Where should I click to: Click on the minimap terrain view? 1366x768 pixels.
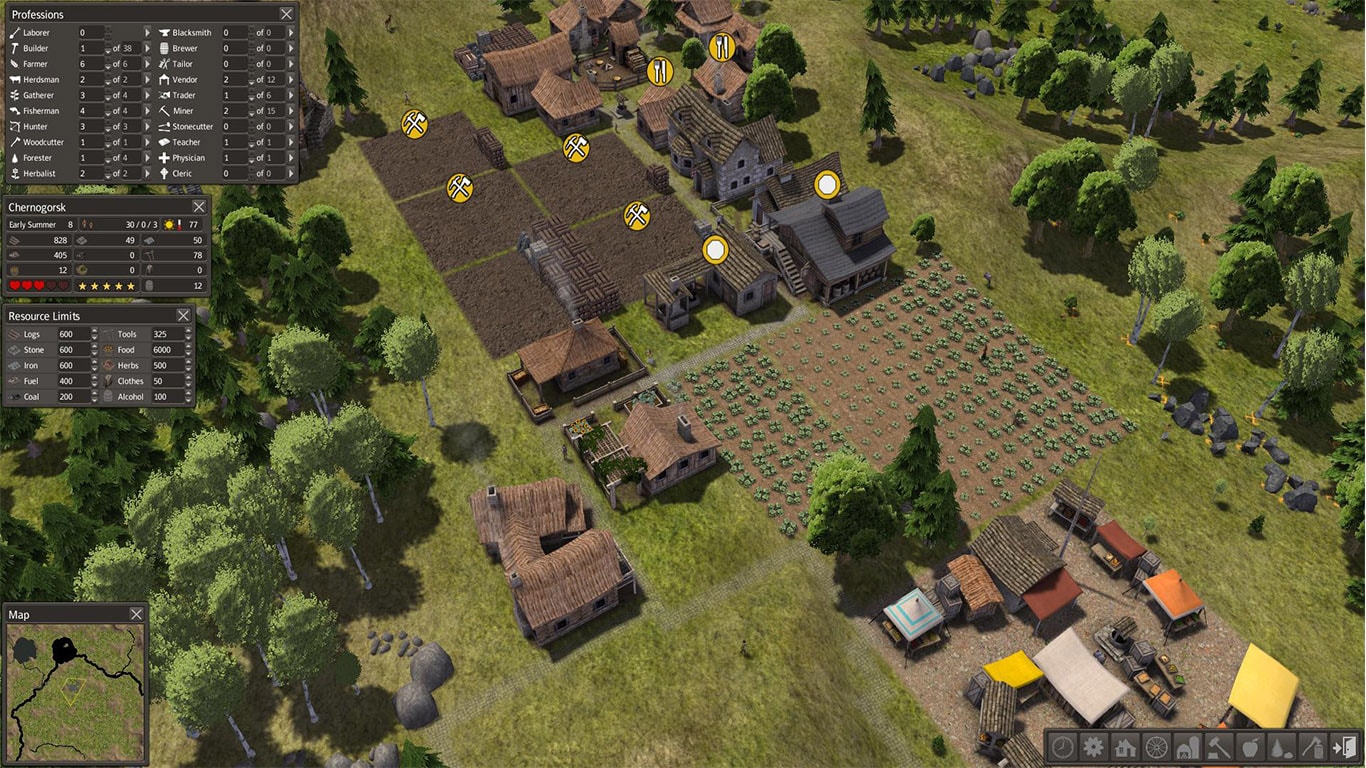tap(76, 679)
